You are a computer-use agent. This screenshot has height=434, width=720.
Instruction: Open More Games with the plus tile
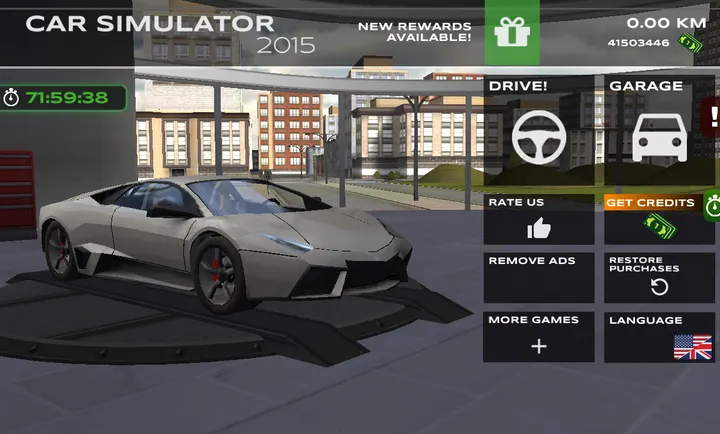tap(538, 337)
